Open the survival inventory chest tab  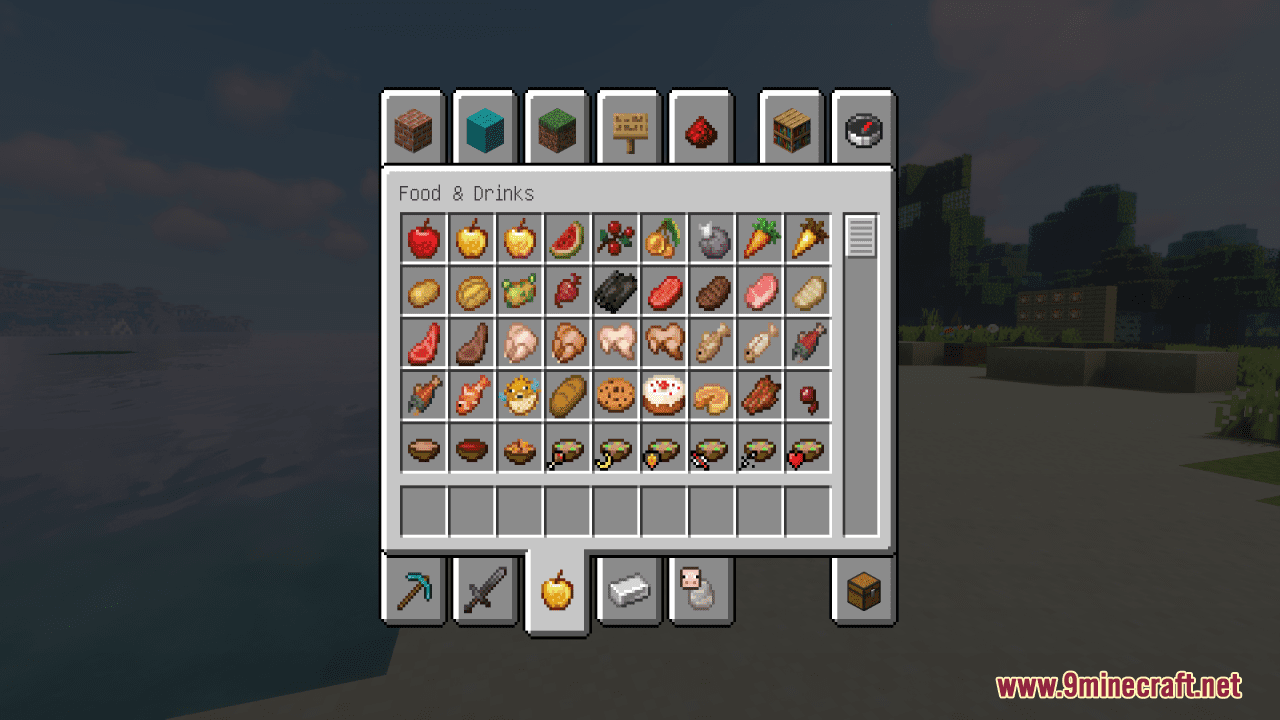tap(863, 590)
